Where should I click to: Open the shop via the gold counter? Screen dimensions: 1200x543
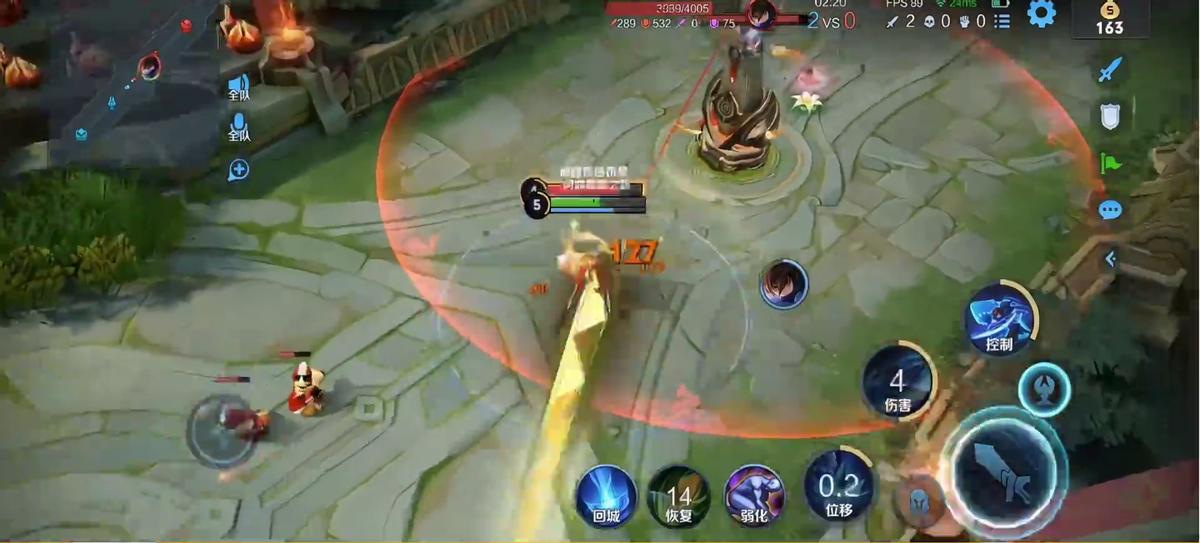1109,19
